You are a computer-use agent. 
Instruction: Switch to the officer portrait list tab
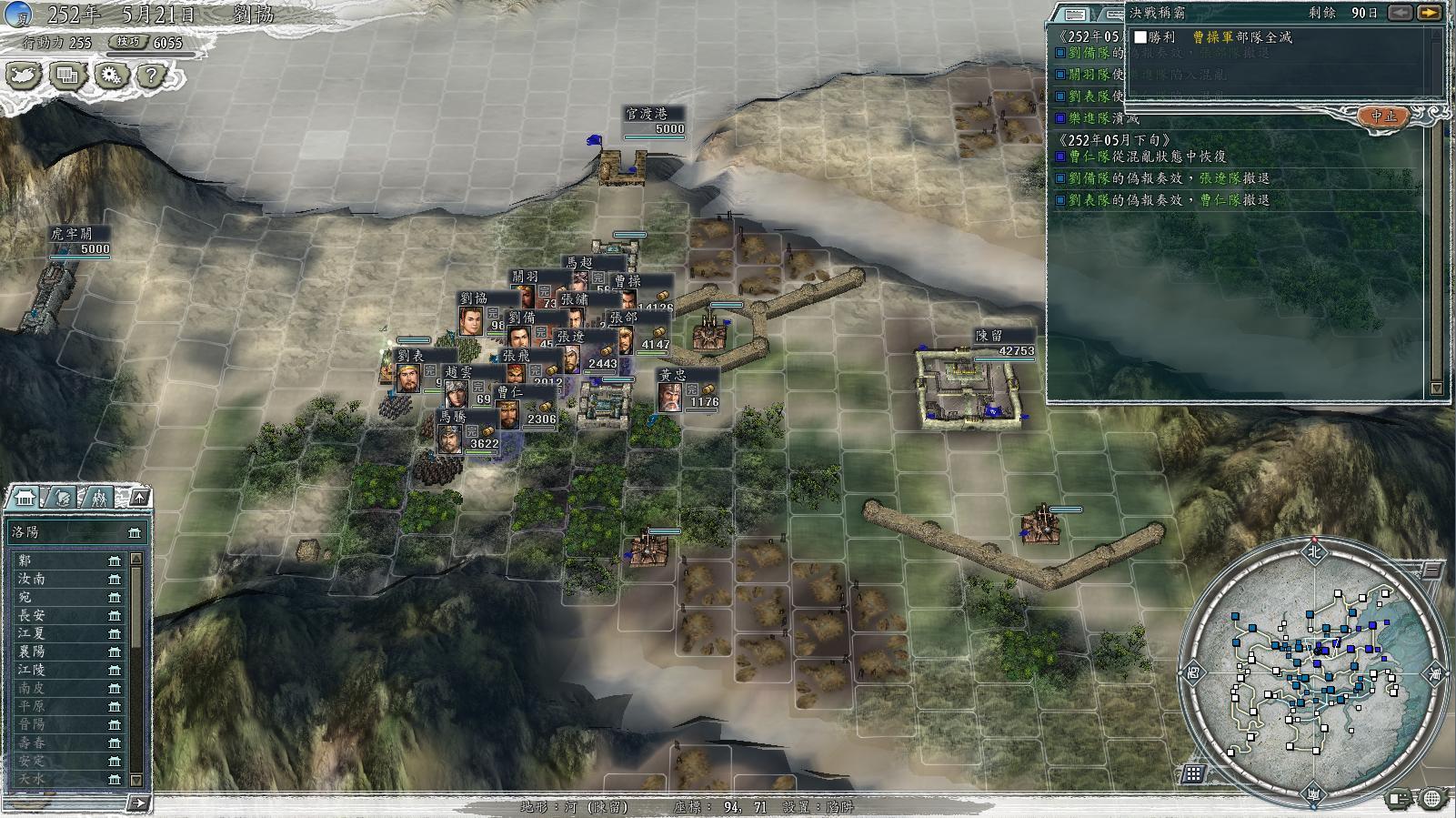pos(62,498)
